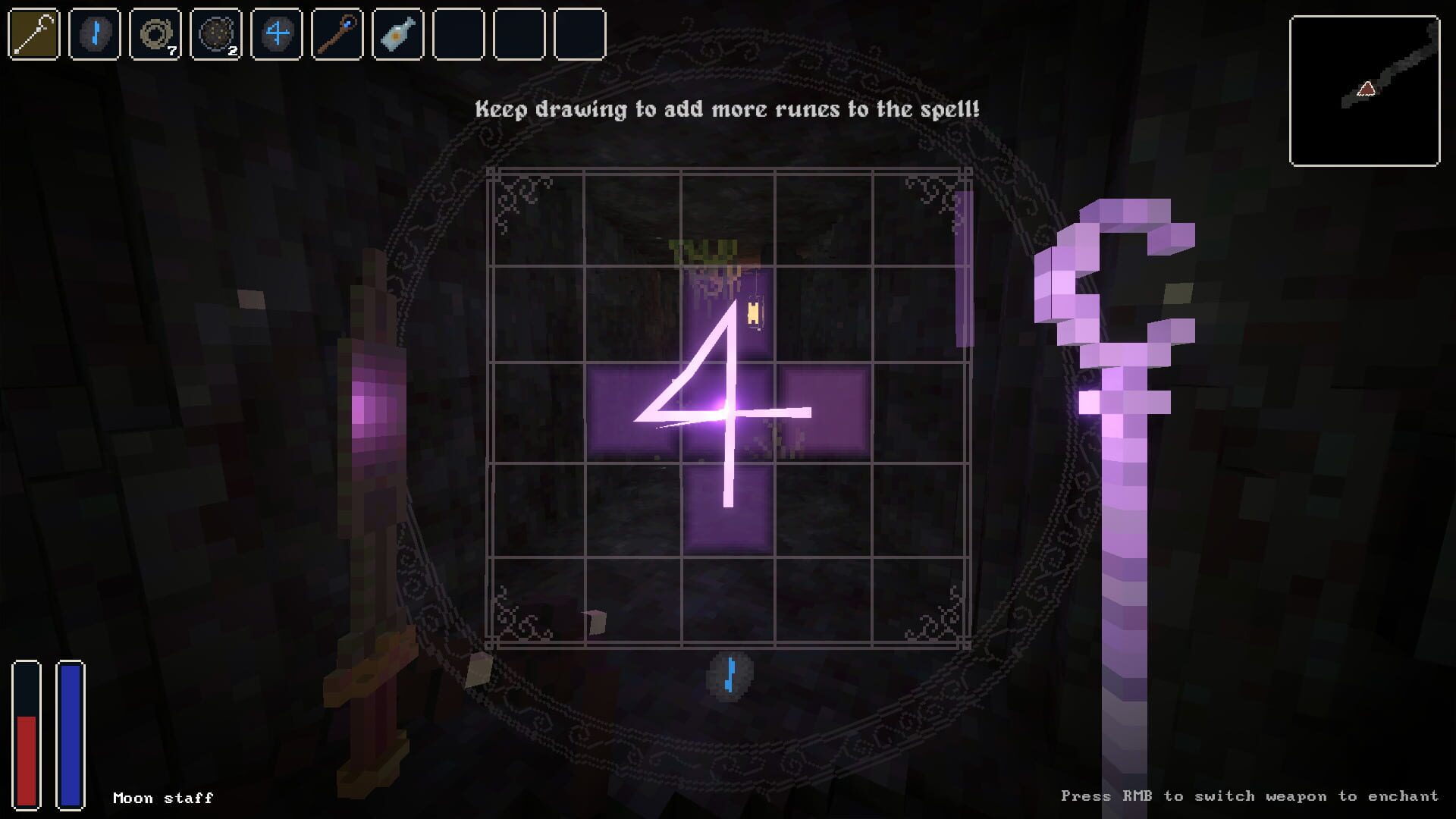Image resolution: width=1456 pixels, height=819 pixels.
Task: Select the blue-gem staff in hotbar slot six
Action: point(336,33)
